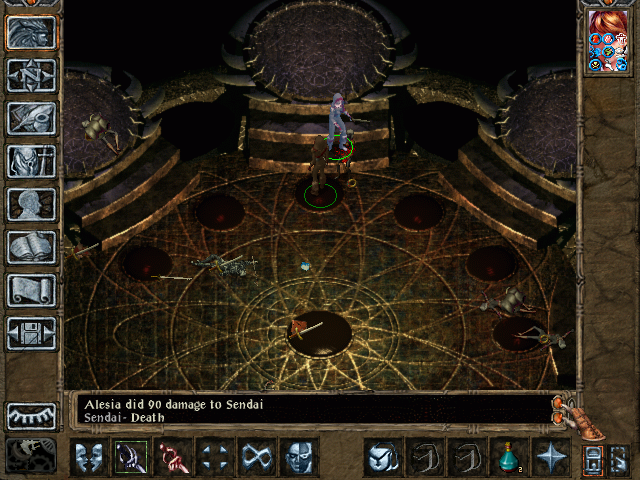This screenshot has height=480, width=640.
Task: Open the mage spellbook
Action: tap(31, 247)
